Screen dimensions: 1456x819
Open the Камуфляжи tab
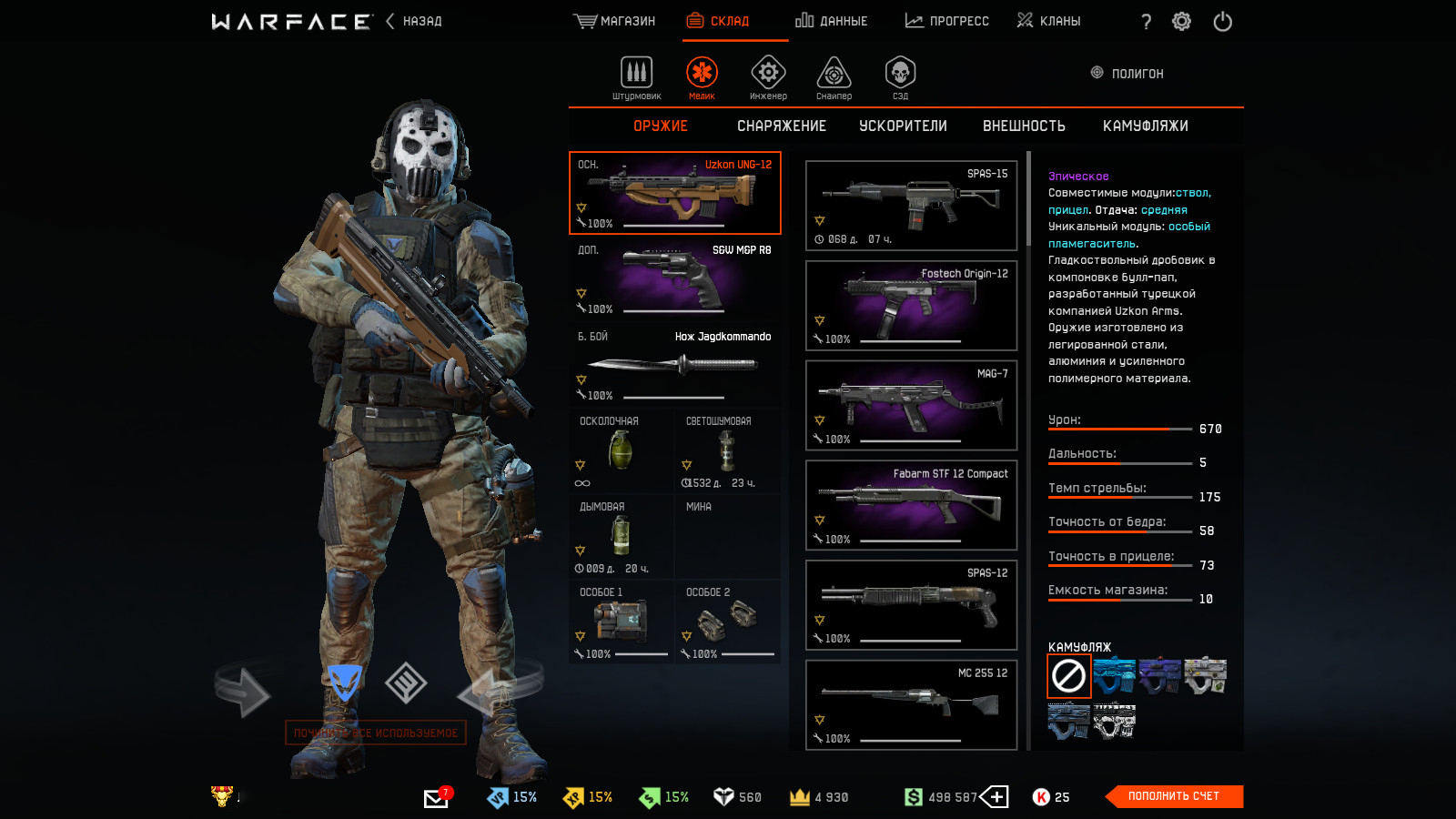point(1145,126)
